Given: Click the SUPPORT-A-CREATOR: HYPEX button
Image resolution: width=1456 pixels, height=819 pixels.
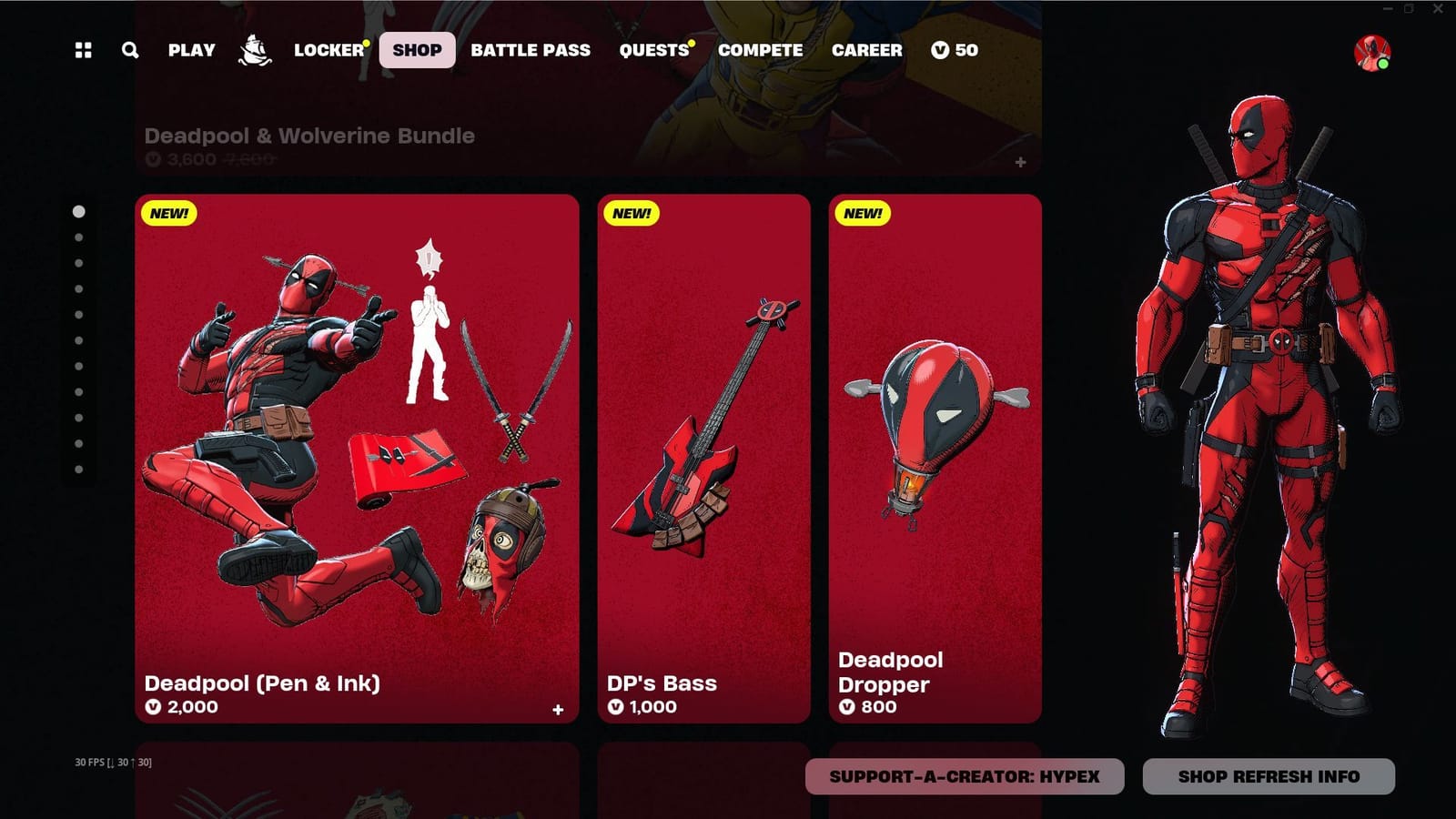Looking at the screenshot, I should point(964,776).
